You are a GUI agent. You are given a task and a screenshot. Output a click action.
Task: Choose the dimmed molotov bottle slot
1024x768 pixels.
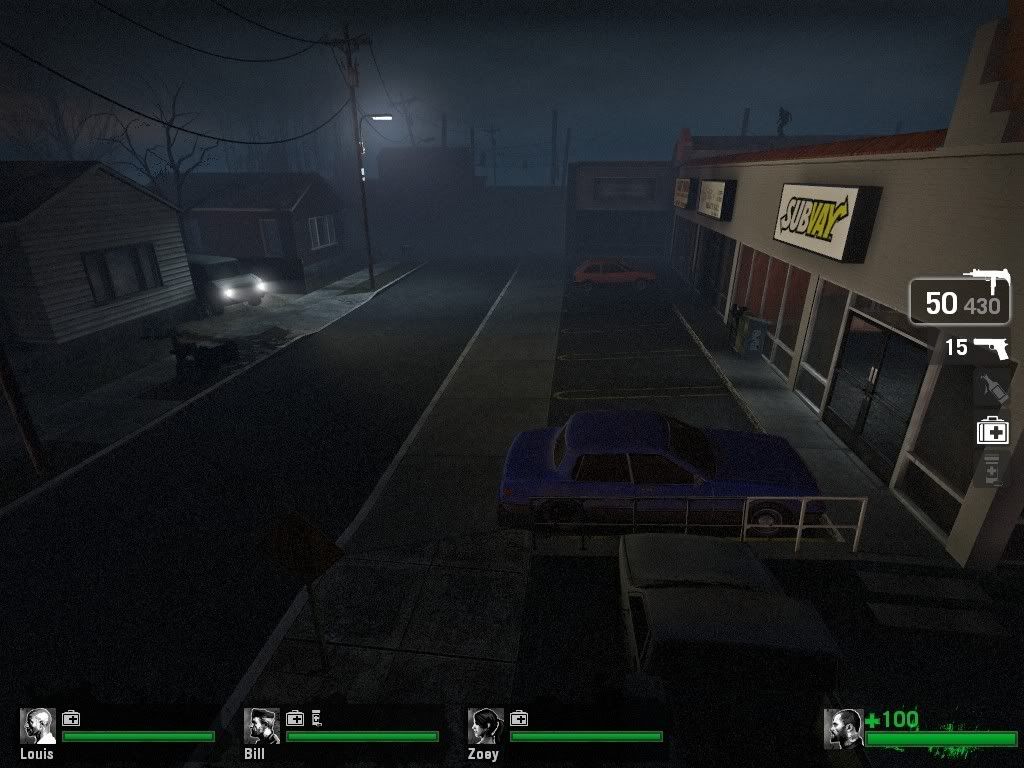[991, 386]
